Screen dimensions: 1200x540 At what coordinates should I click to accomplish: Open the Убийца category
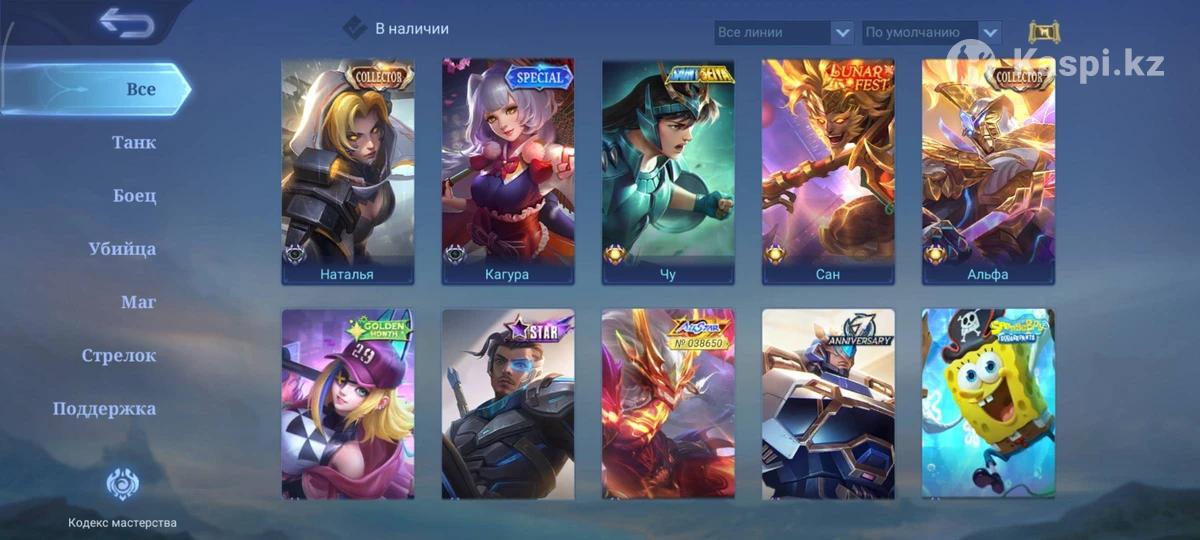point(122,249)
